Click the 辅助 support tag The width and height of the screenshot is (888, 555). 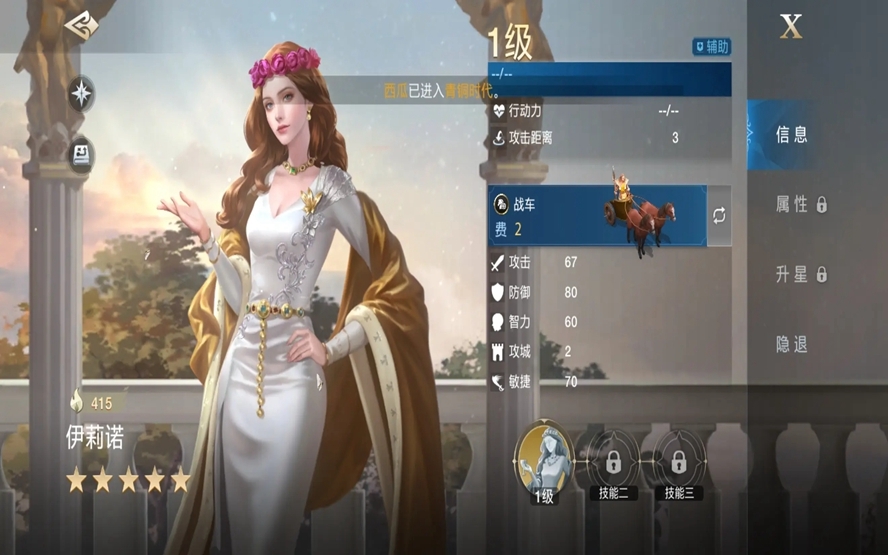(x=712, y=46)
